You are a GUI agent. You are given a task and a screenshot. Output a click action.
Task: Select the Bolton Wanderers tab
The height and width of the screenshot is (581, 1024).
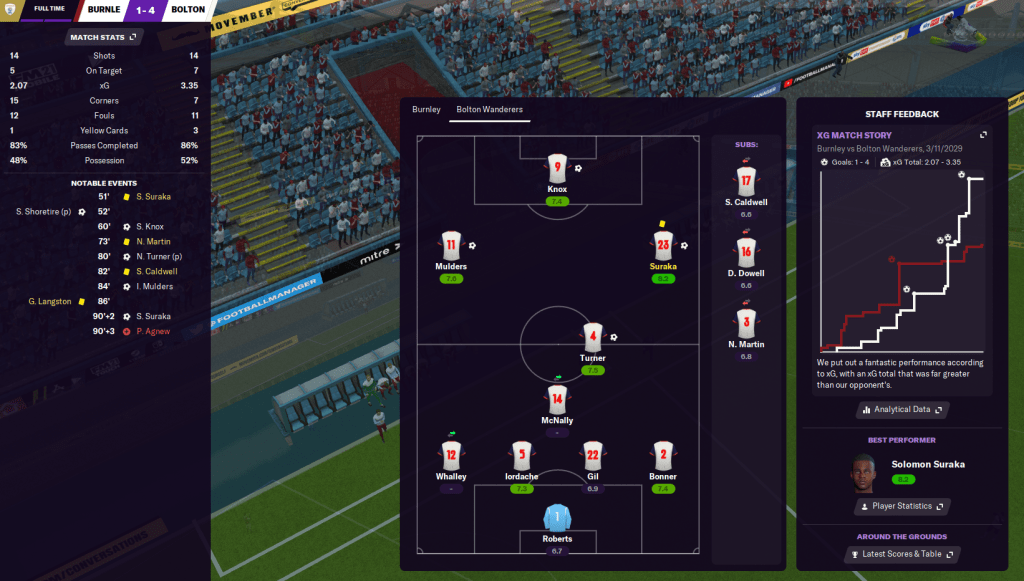tap(489, 109)
